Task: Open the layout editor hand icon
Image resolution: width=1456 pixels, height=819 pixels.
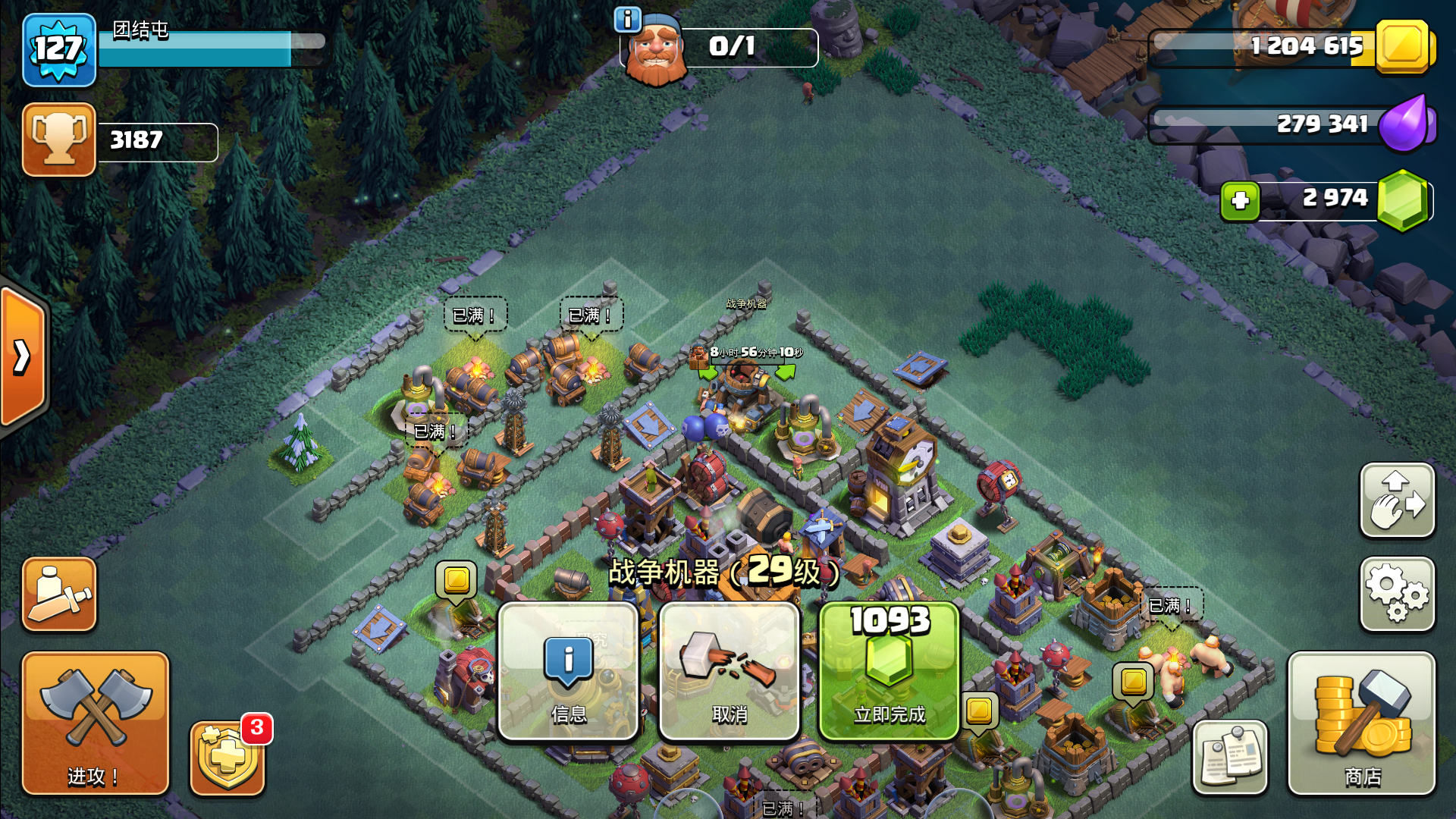Action: click(1398, 500)
